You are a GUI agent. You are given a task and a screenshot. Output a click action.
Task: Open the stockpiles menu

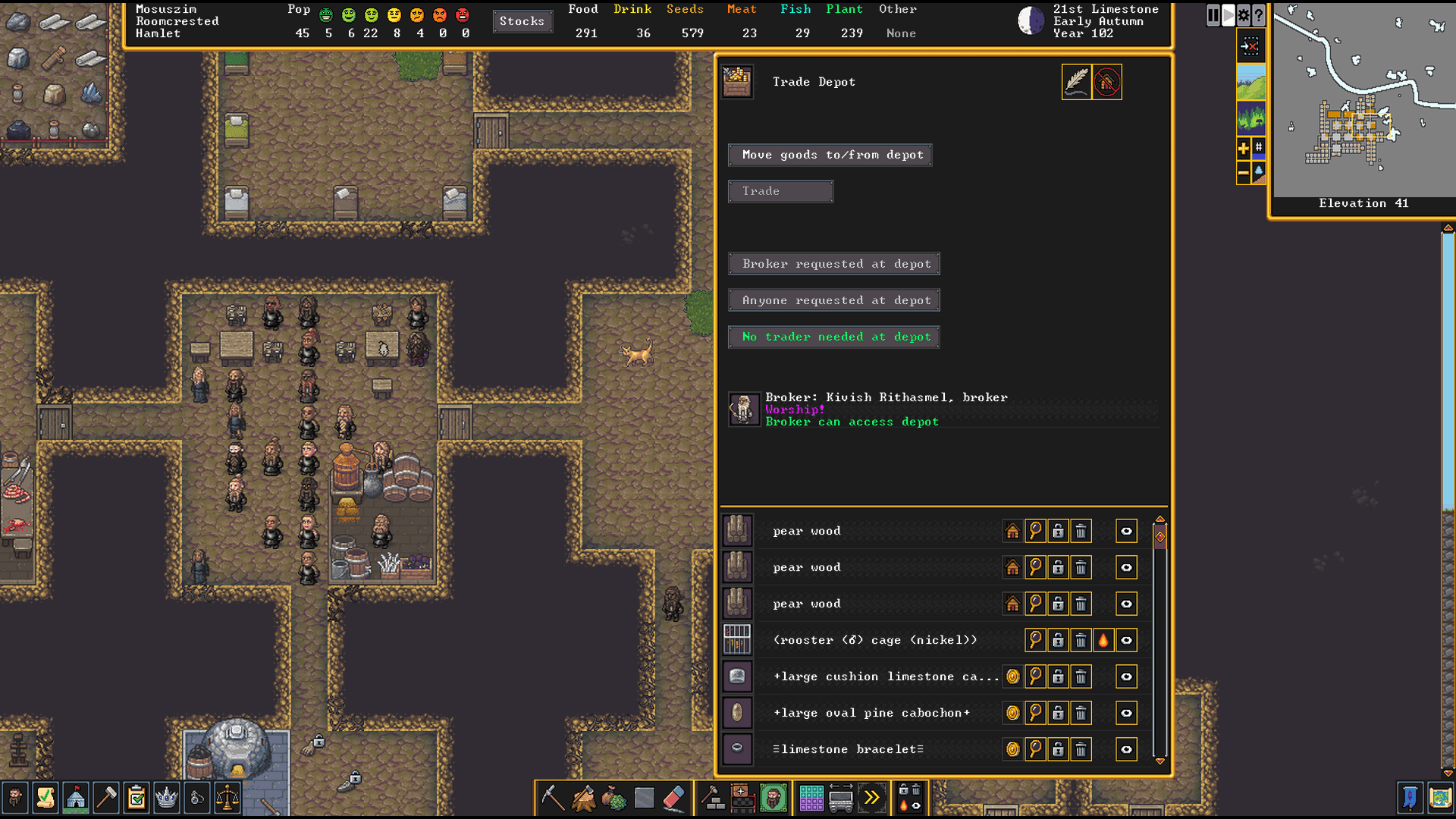point(811,798)
